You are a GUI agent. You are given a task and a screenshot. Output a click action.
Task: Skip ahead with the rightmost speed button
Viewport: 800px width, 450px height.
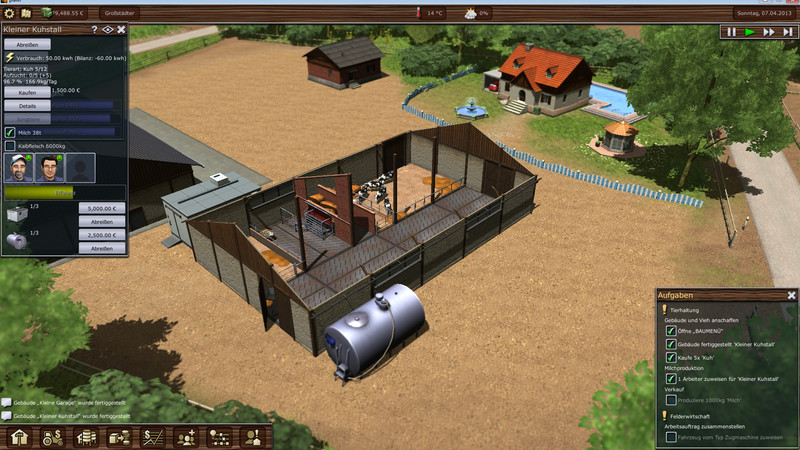pos(785,32)
